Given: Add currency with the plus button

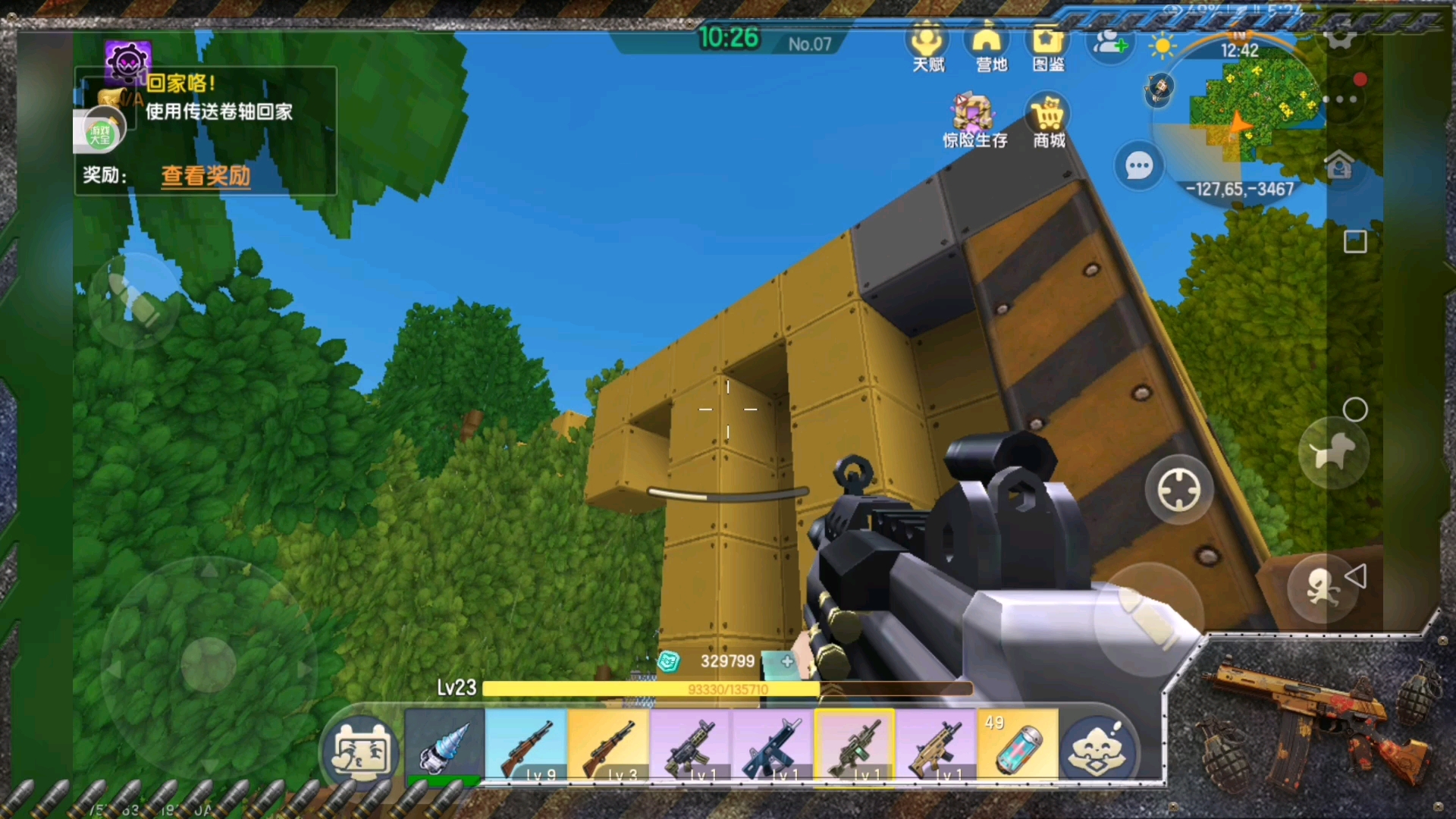Looking at the screenshot, I should [x=787, y=661].
